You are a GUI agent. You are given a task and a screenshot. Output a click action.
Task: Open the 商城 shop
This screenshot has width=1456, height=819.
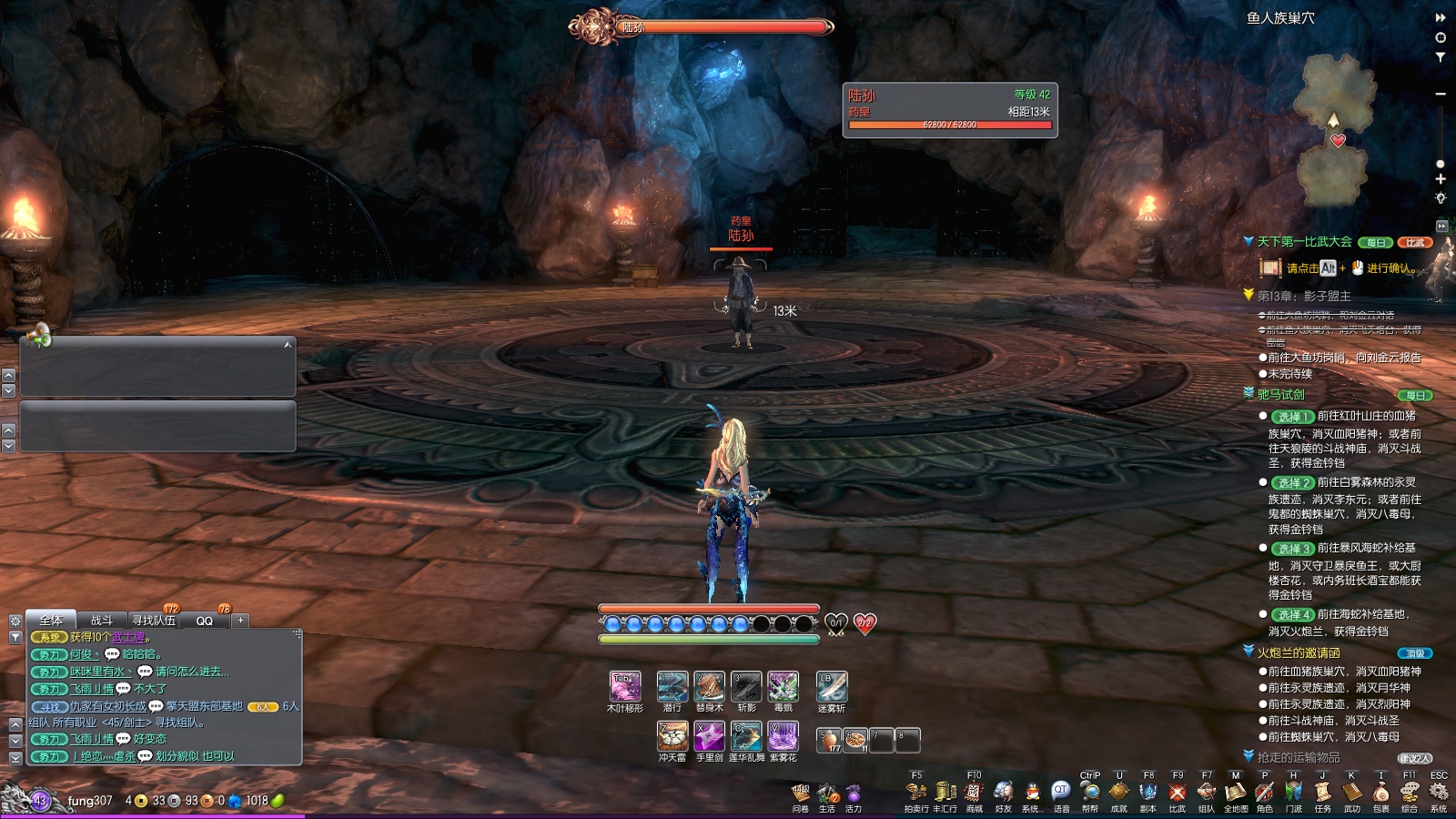tap(974, 793)
